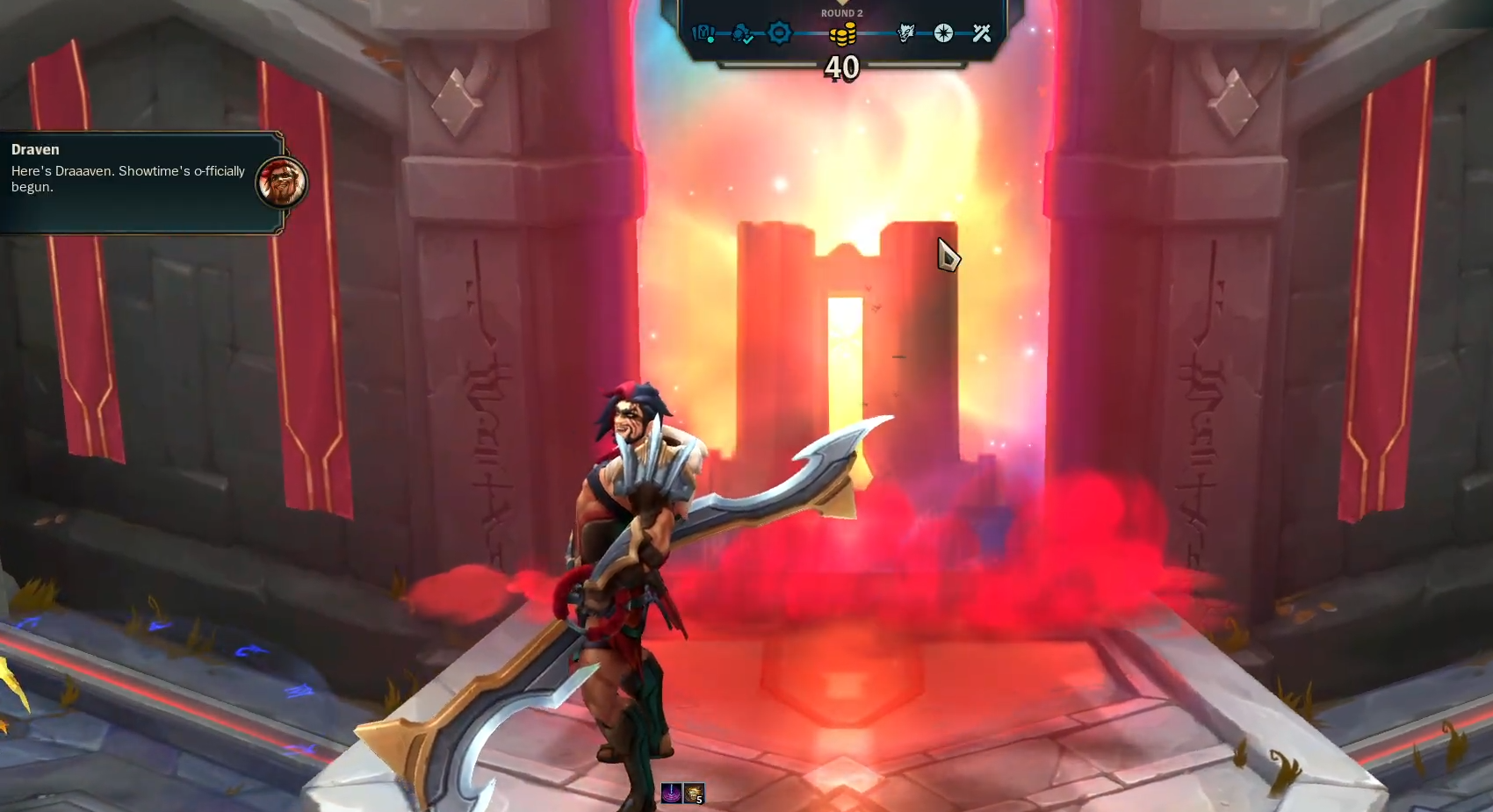1493x812 pixels.
Task: Click the cards icon on the round tracker
Action: pyautogui.click(x=703, y=33)
